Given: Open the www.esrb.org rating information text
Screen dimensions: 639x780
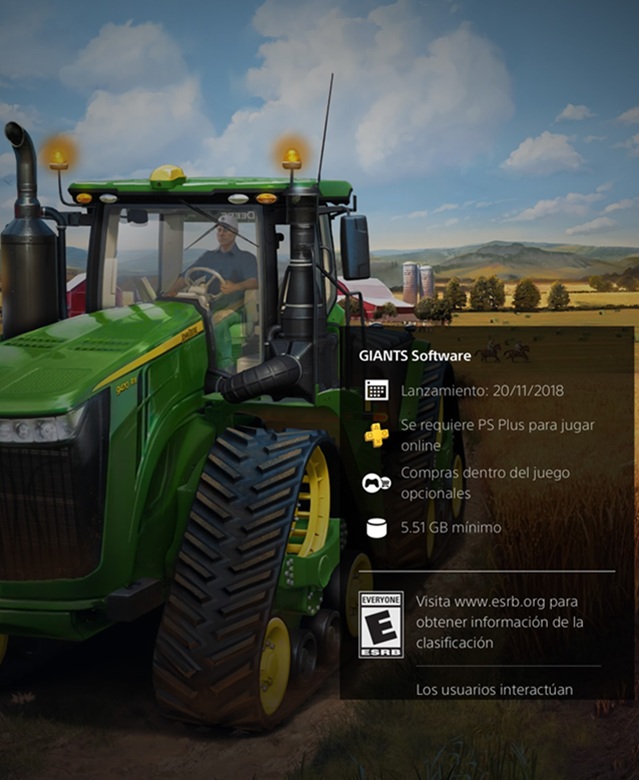Looking at the screenshot, I should click(497, 622).
